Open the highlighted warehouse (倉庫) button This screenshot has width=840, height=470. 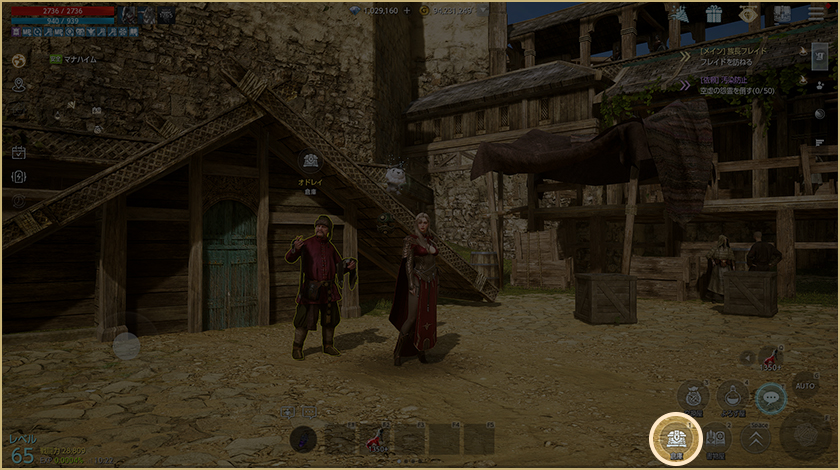pos(676,439)
